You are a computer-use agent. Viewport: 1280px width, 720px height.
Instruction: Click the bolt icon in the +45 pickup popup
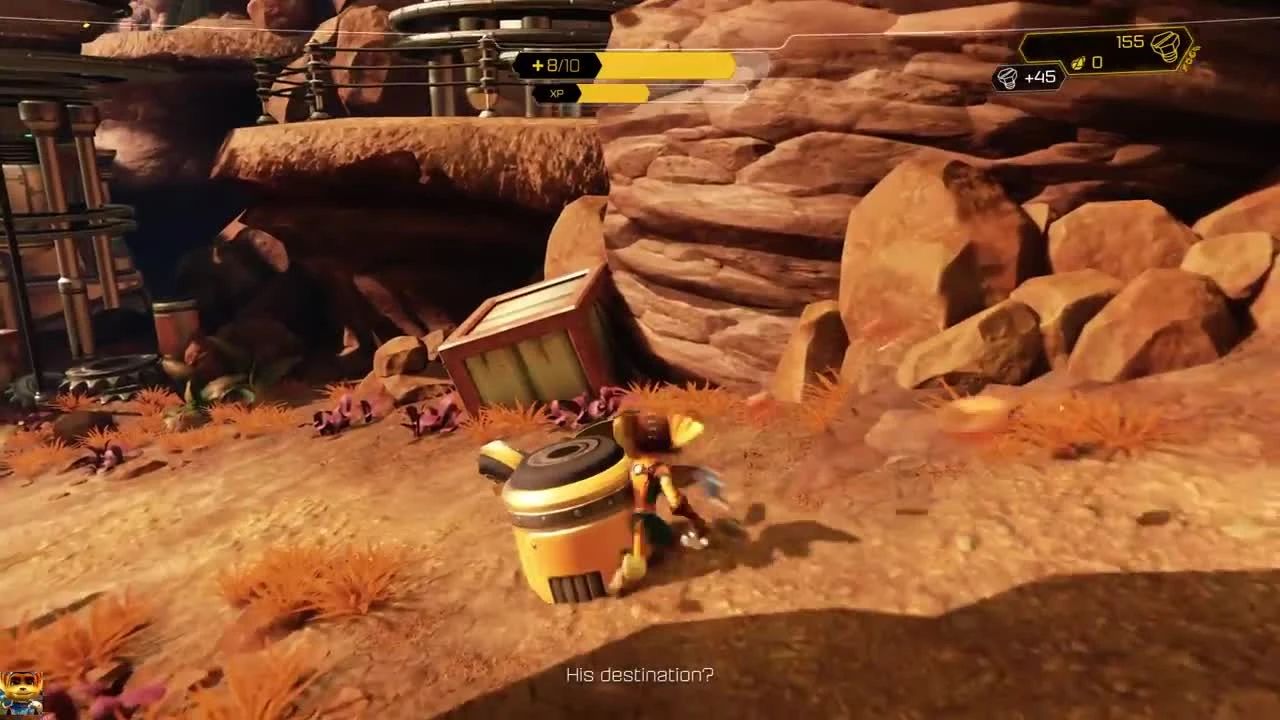pos(1007,77)
